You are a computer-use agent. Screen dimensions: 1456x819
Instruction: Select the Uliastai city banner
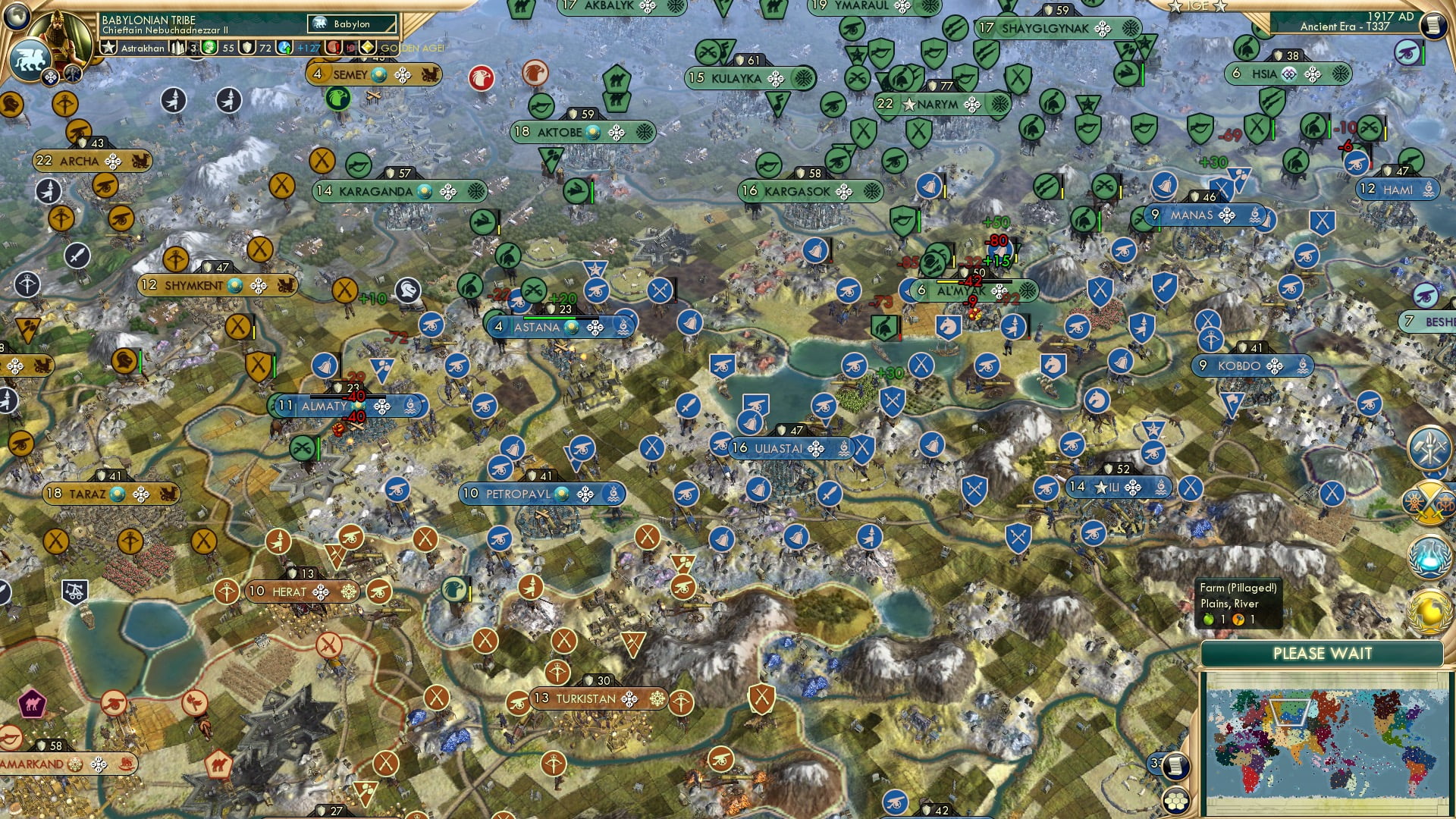781,447
